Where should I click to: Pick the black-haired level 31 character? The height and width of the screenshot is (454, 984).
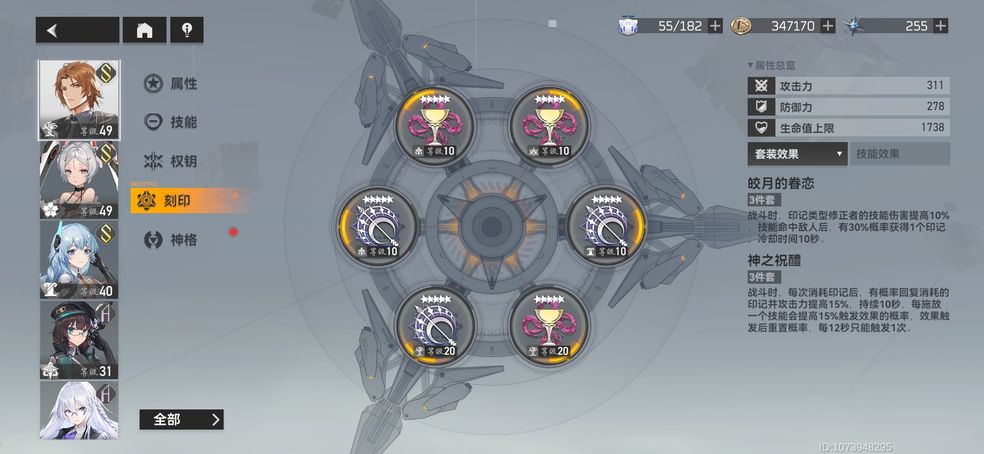pos(79,339)
